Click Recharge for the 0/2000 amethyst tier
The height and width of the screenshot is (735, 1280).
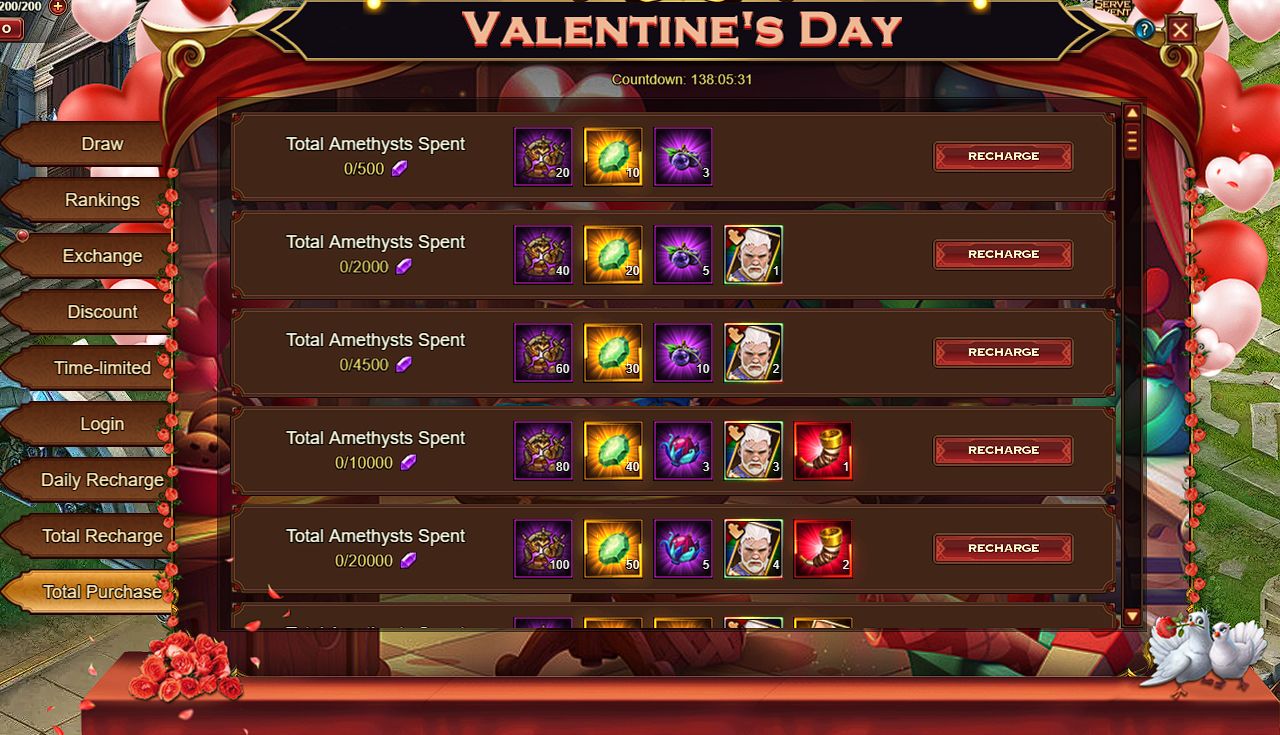[1003, 254]
